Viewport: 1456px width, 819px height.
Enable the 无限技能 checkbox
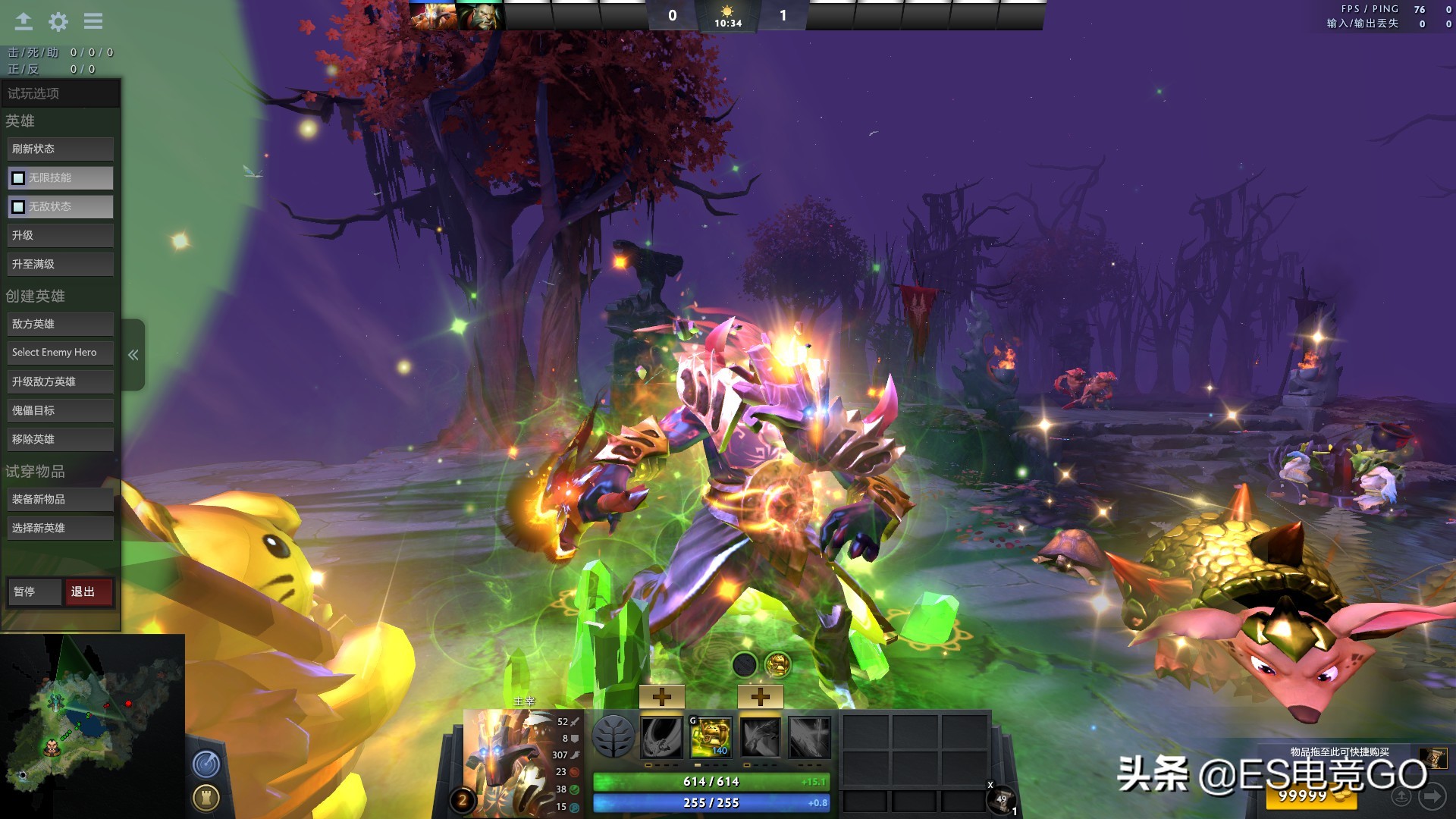[17, 177]
